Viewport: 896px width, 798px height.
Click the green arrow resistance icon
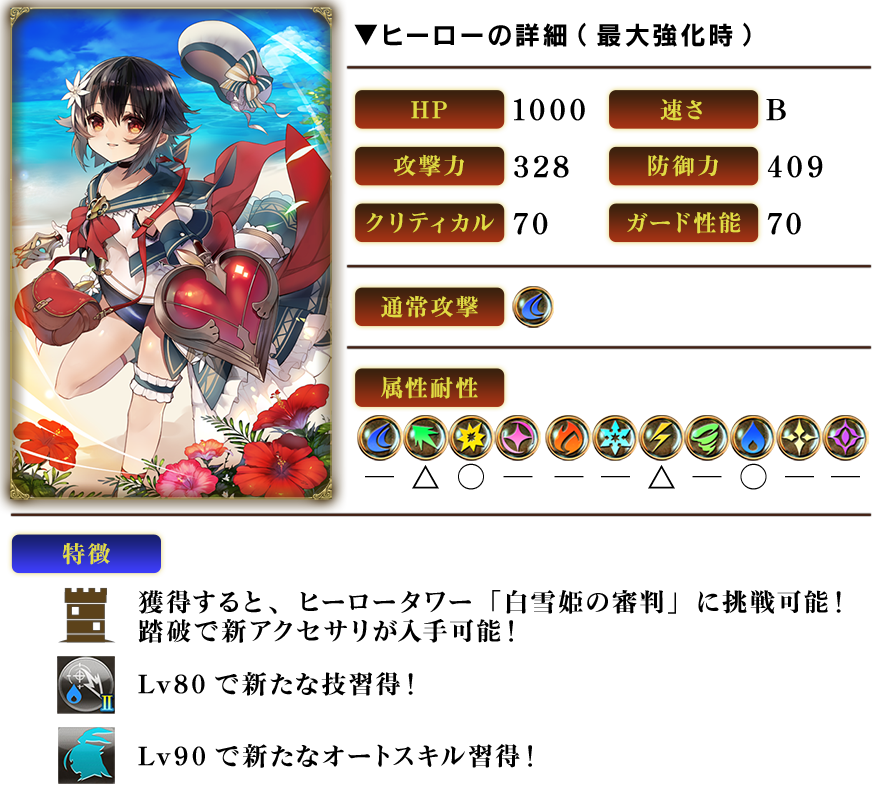(426, 438)
